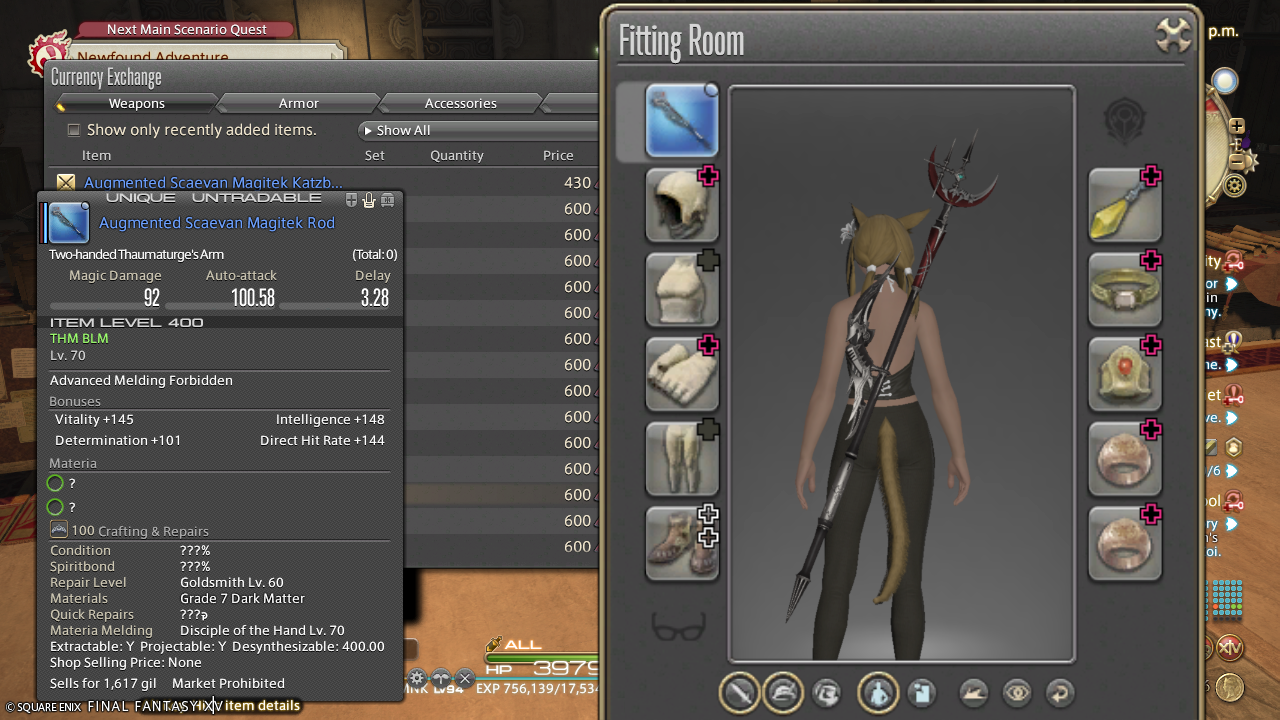Choose the white gloves hand slot
Screen dimensions: 1280x720
pyautogui.click(x=682, y=375)
